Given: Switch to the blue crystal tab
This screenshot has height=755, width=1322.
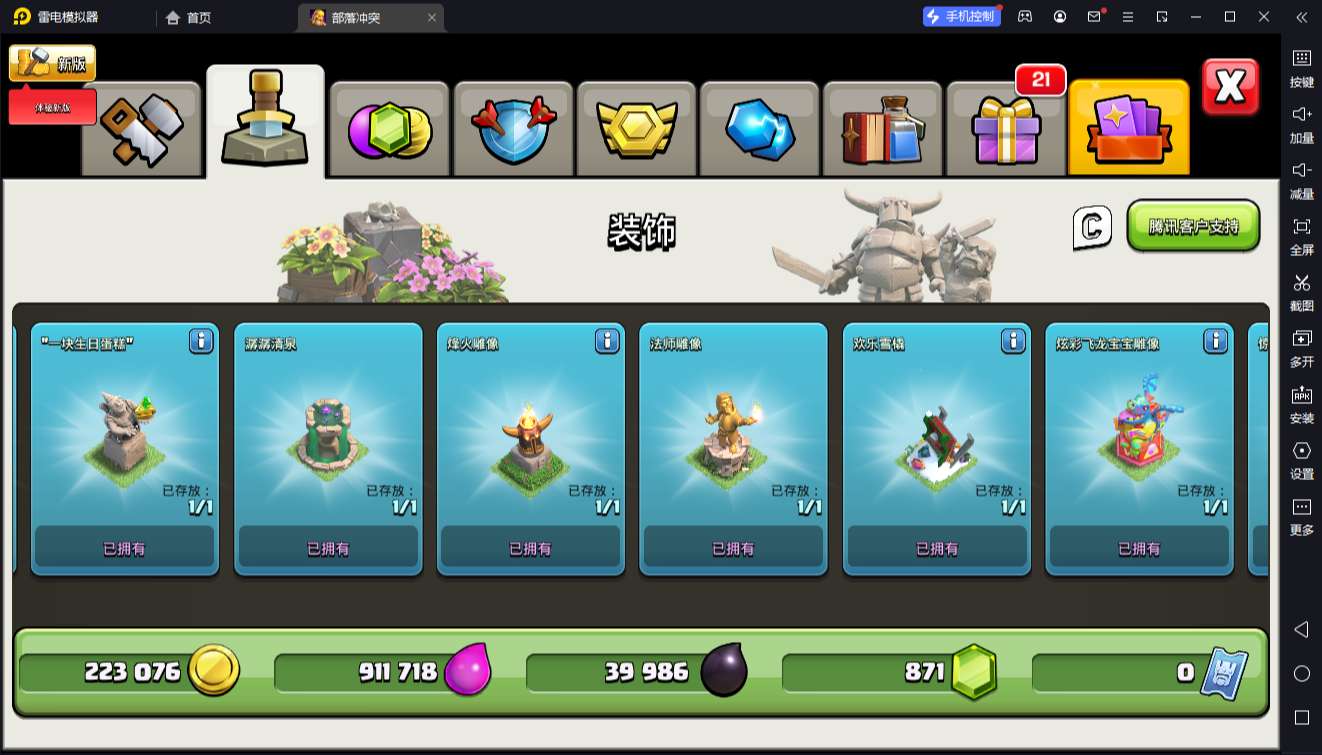Looking at the screenshot, I should click(760, 130).
